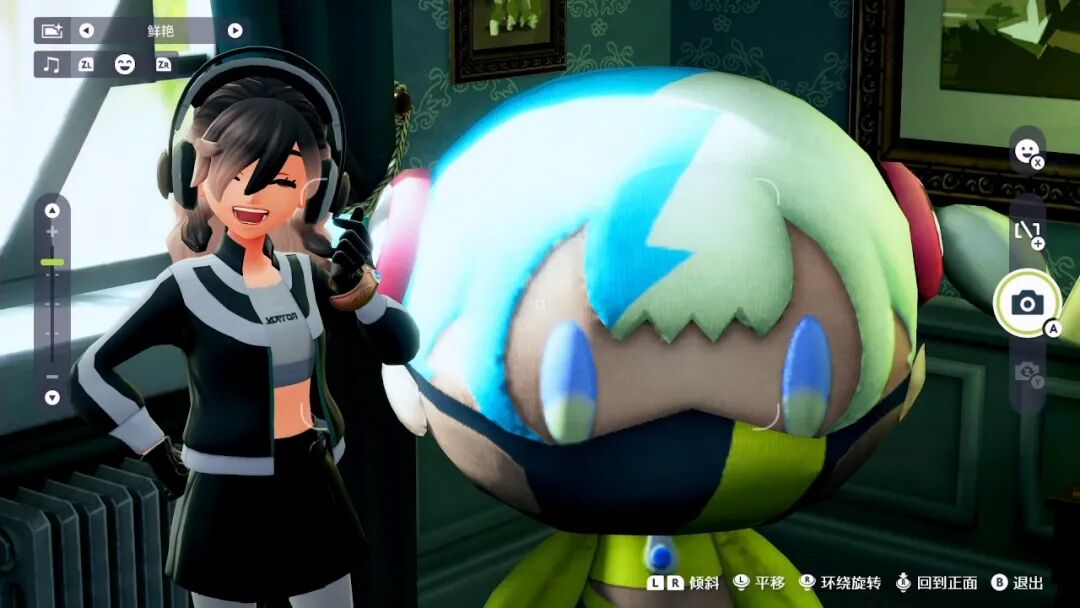Switch to the next photo filter
Screen dimensions: 1080x608
click(235, 30)
